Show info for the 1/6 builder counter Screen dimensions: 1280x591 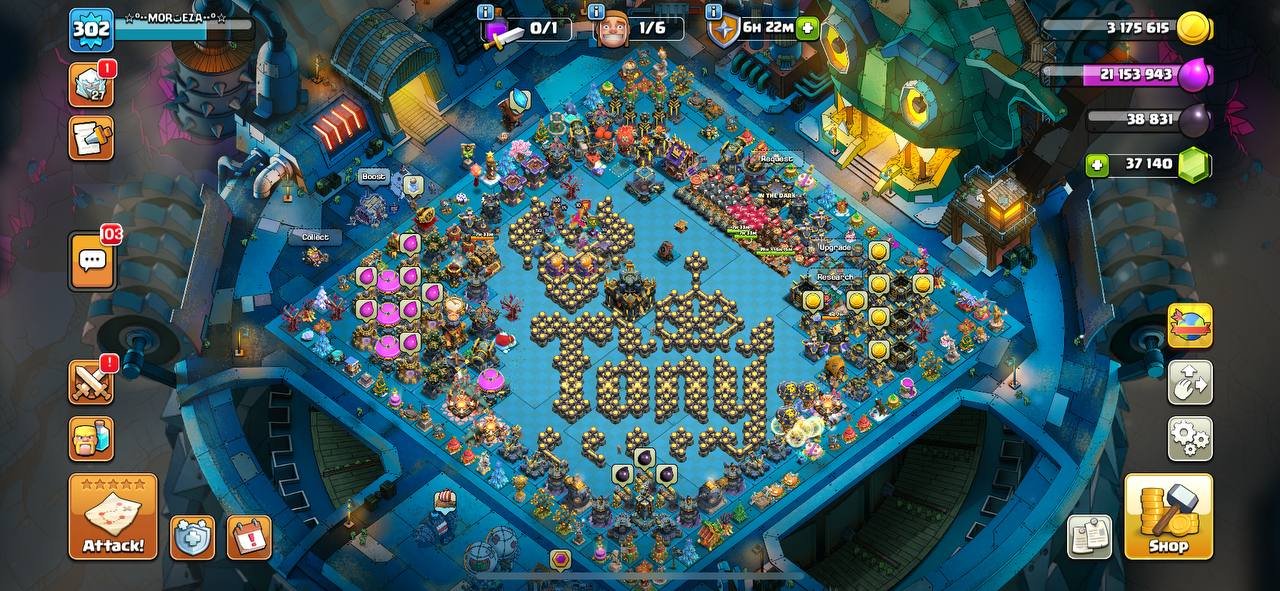[x=596, y=12]
